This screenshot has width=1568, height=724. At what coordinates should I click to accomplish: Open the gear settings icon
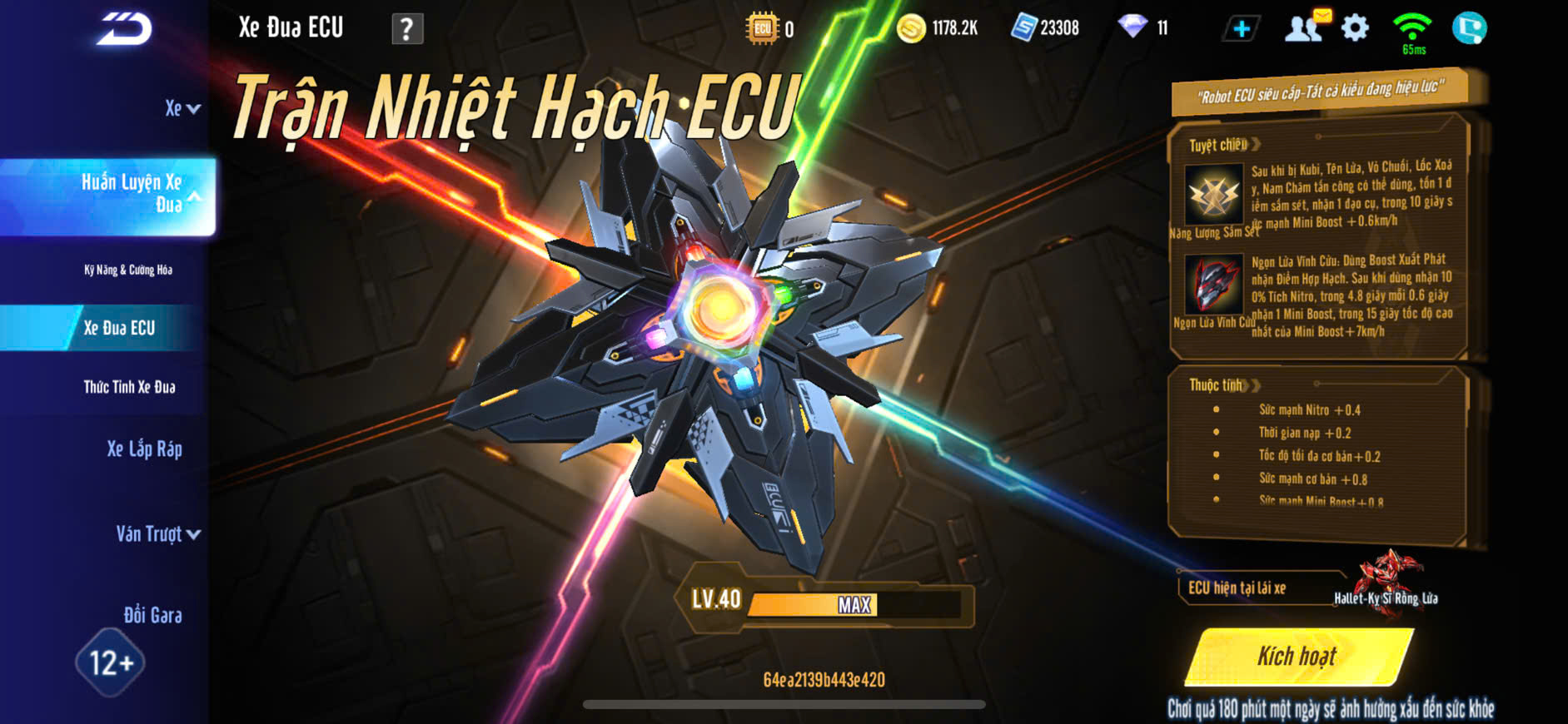coord(1355,28)
